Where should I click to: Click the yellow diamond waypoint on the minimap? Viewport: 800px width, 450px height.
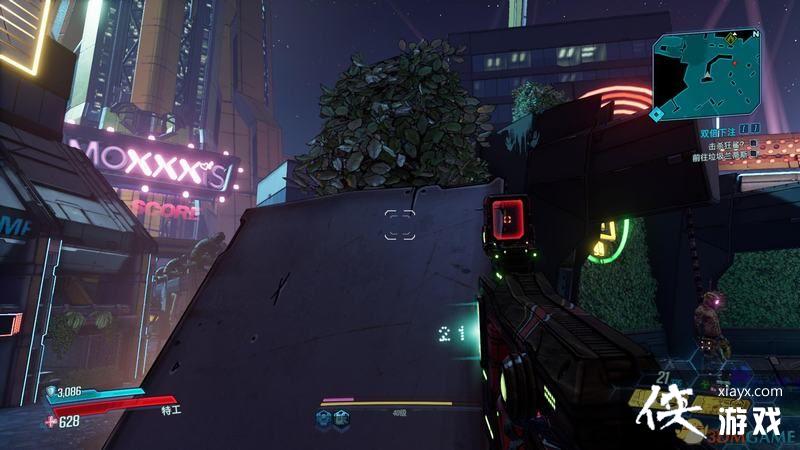coord(731,39)
